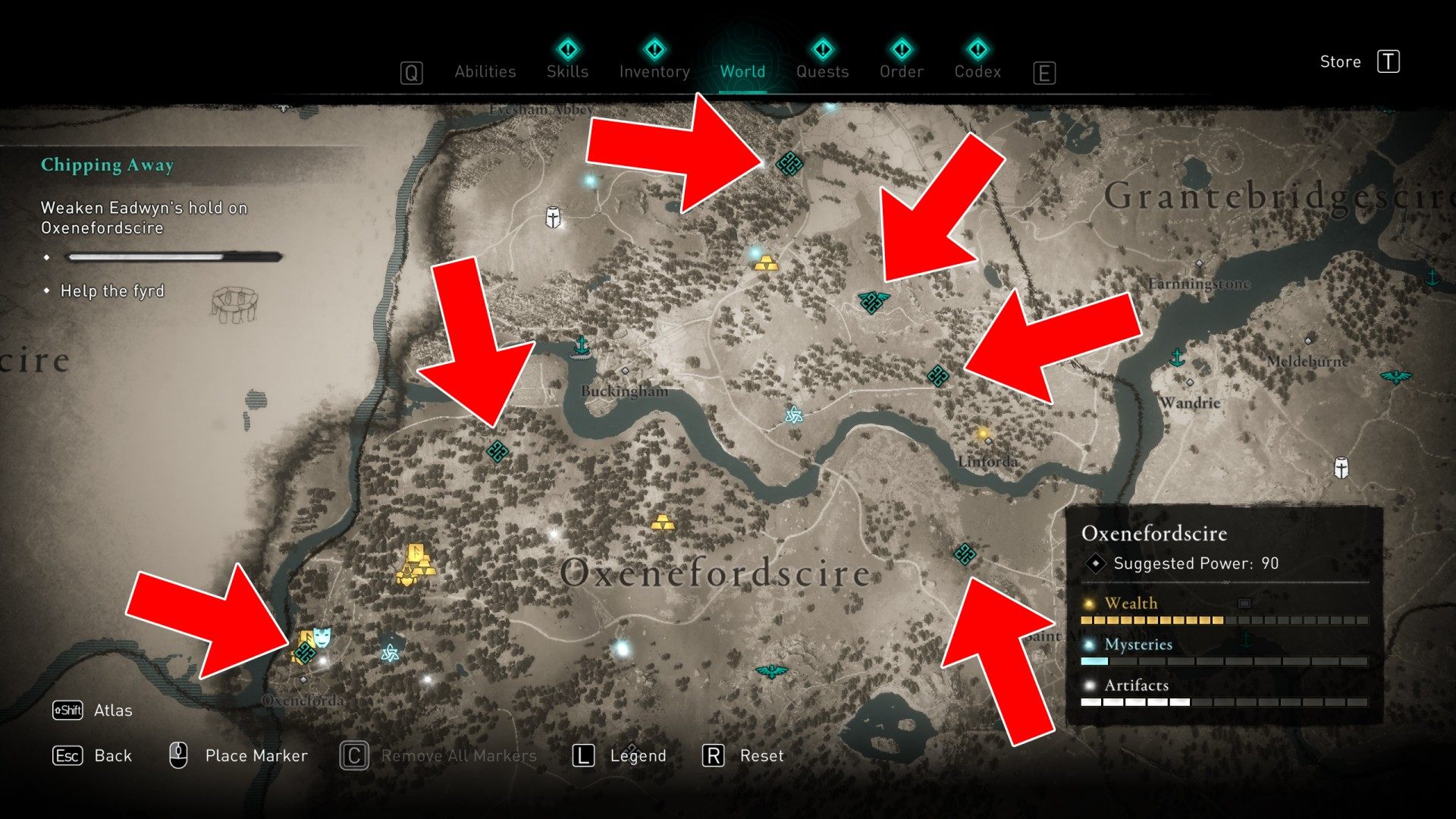Viewport: 1456px width, 819px height.
Task: Go to the Inventory tab
Action: pyautogui.click(x=654, y=71)
